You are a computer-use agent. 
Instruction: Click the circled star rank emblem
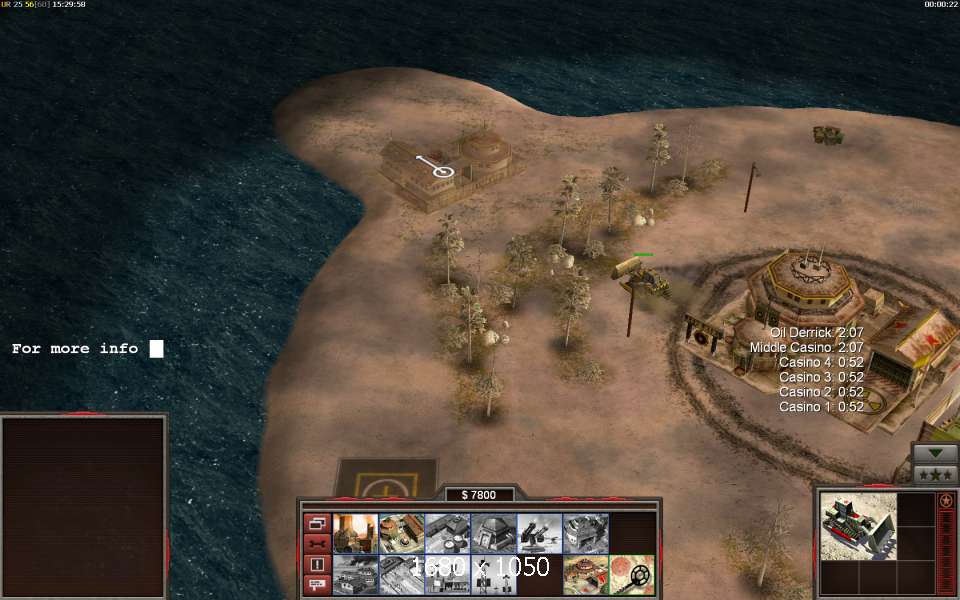(x=946, y=501)
